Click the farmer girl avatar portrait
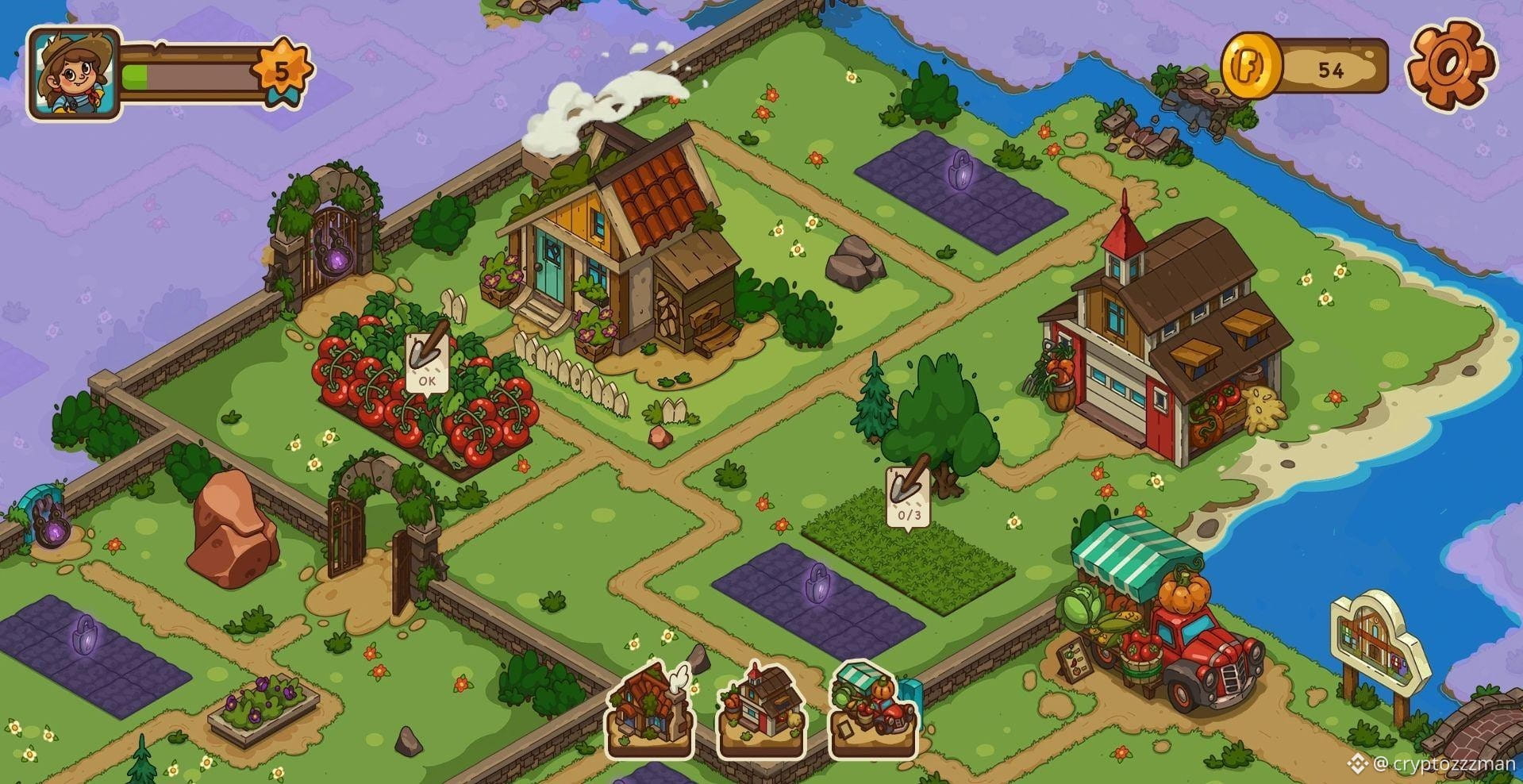The image size is (1523, 784). (73, 73)
